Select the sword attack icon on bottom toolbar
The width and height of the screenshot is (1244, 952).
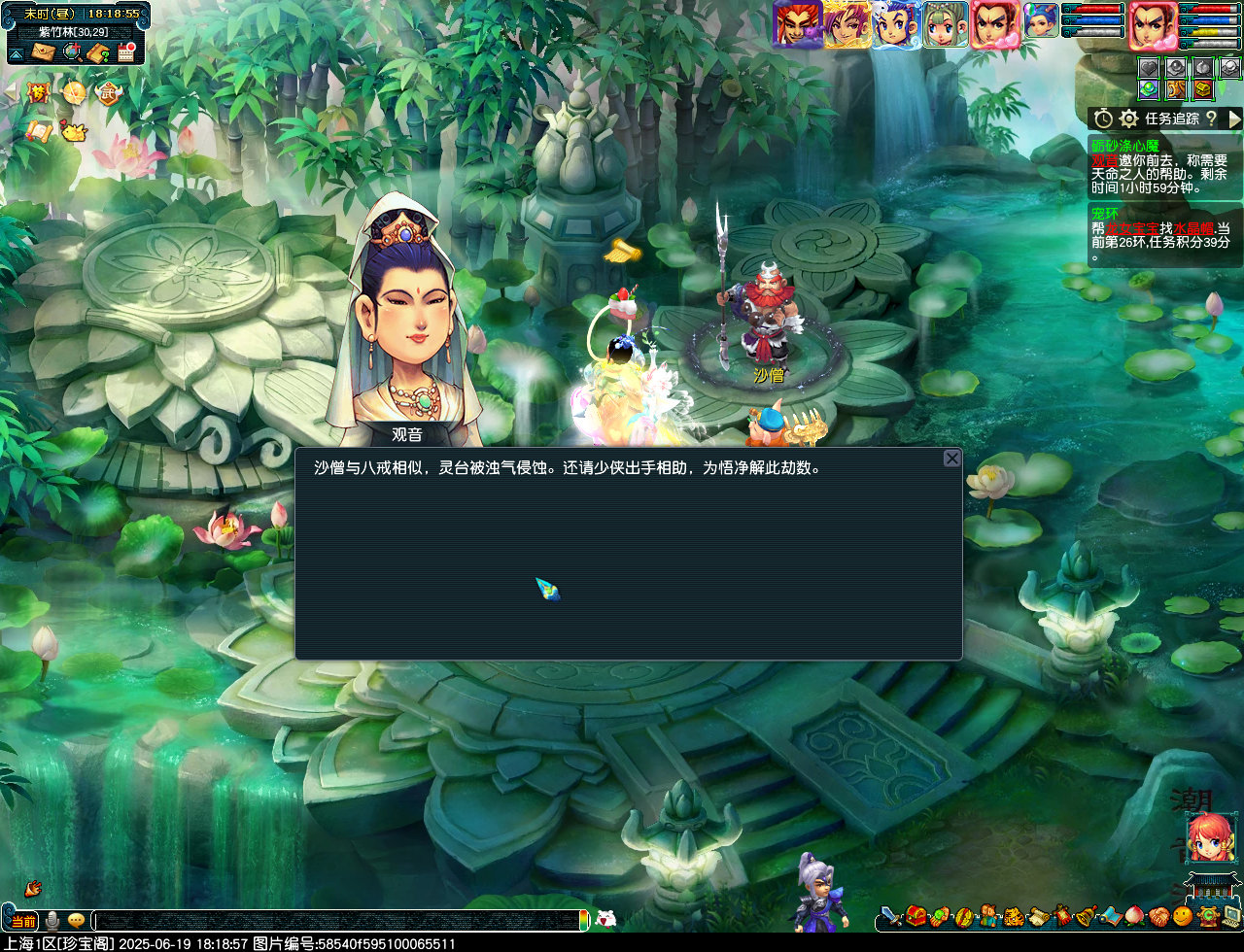[889, 915]
